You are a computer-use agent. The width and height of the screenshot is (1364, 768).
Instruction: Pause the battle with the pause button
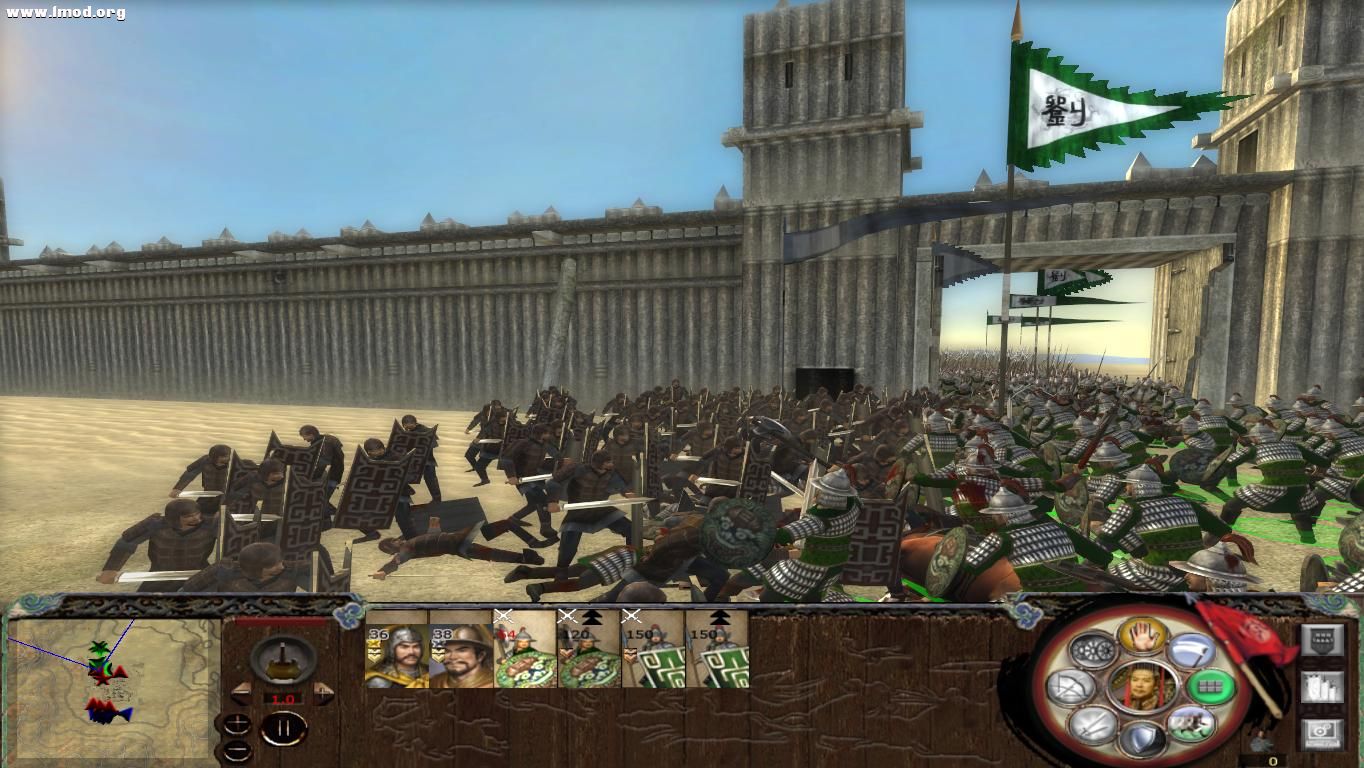pyautogui.click(x=285, y=728)
